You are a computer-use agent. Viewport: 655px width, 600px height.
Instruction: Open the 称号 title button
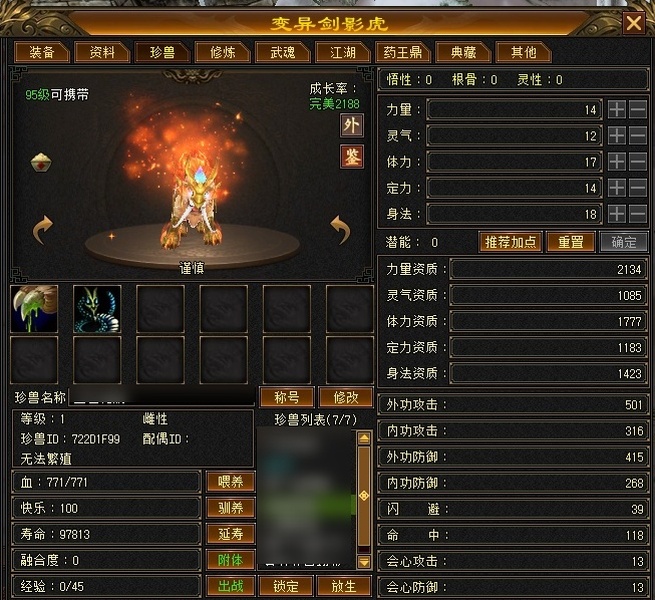point(287,396)
